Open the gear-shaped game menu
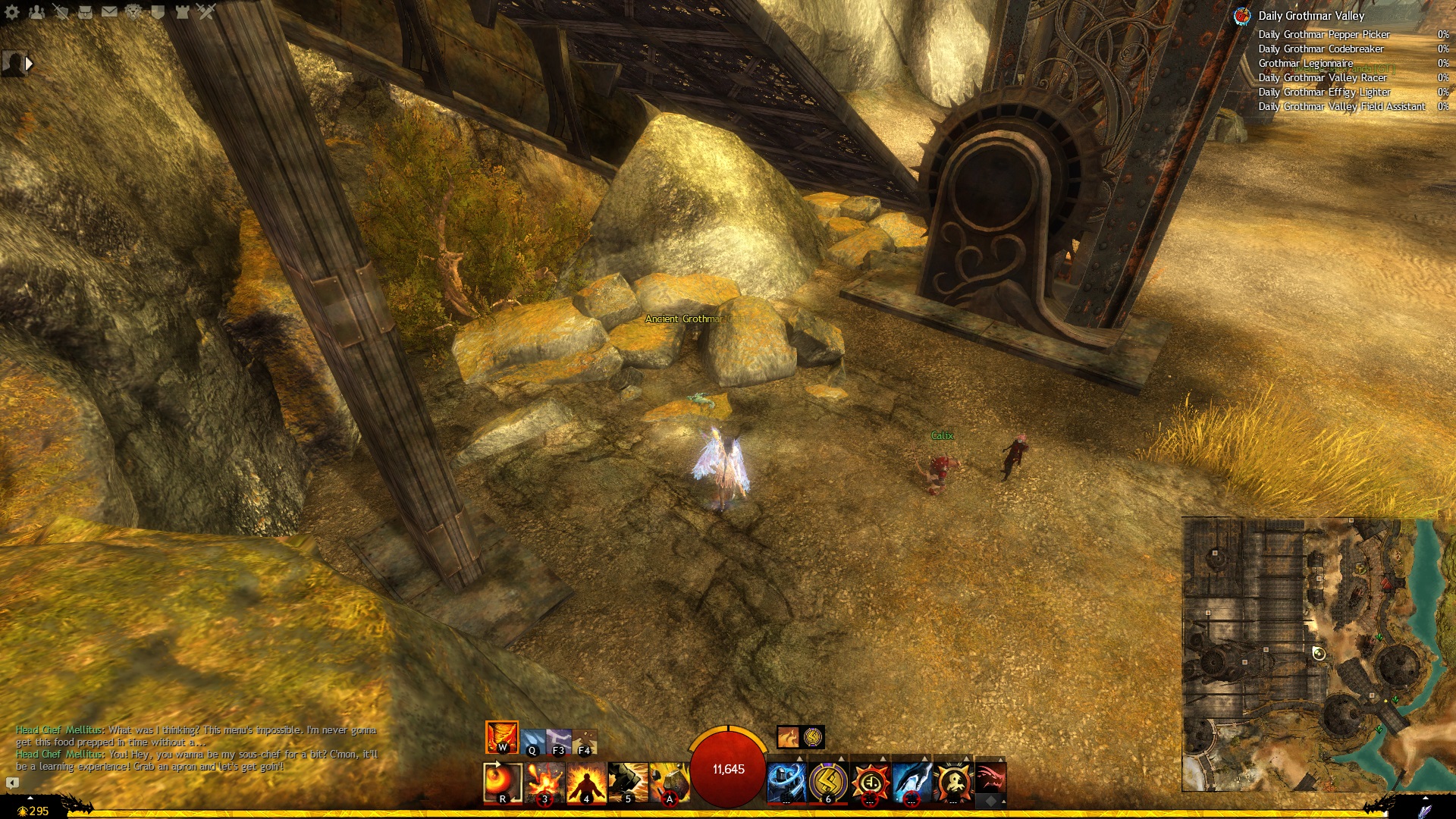 [11, 11]
